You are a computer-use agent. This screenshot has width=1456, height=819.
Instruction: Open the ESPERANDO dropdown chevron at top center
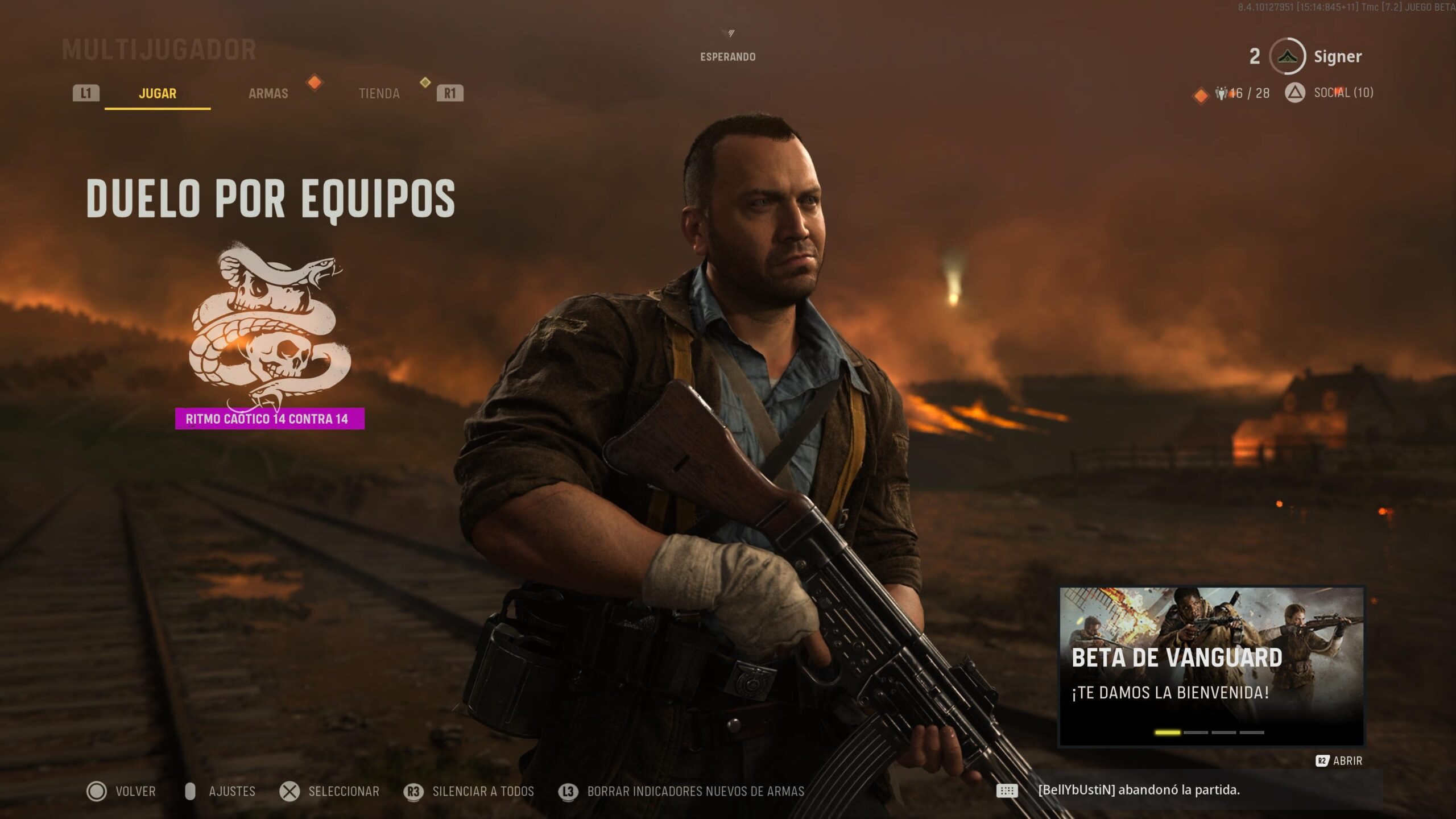coord(730,33)
